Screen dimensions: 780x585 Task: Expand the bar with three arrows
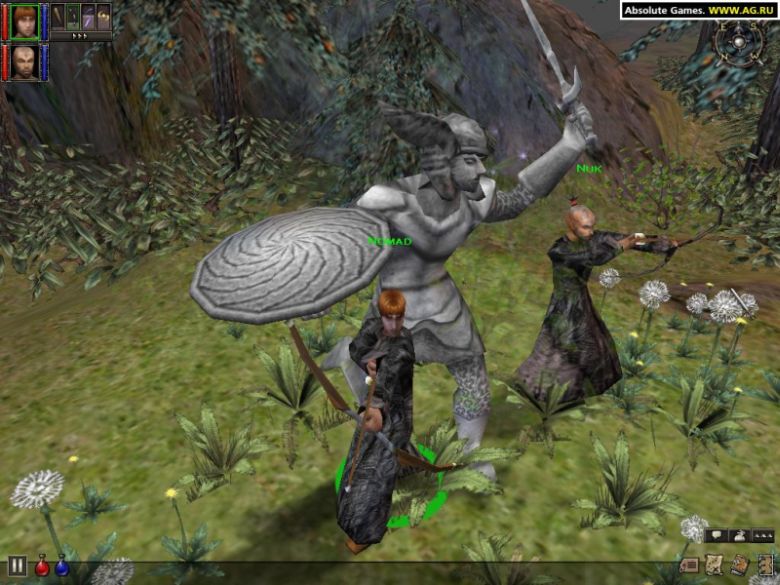tap(80, 35)
